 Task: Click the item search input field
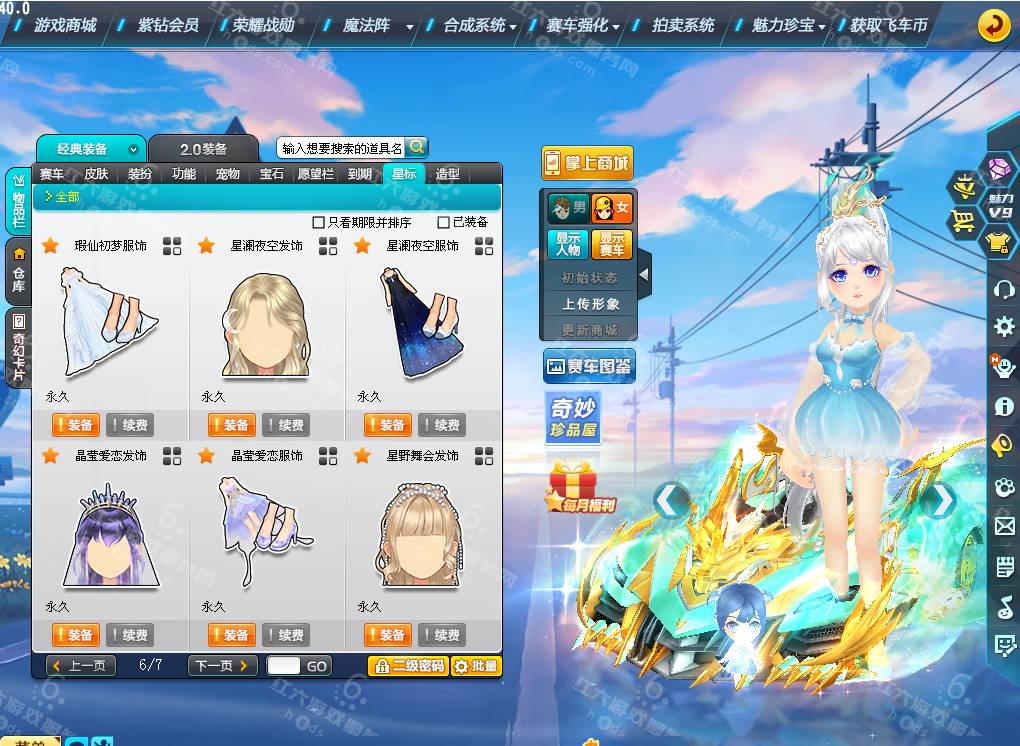[x=342, y=148]
